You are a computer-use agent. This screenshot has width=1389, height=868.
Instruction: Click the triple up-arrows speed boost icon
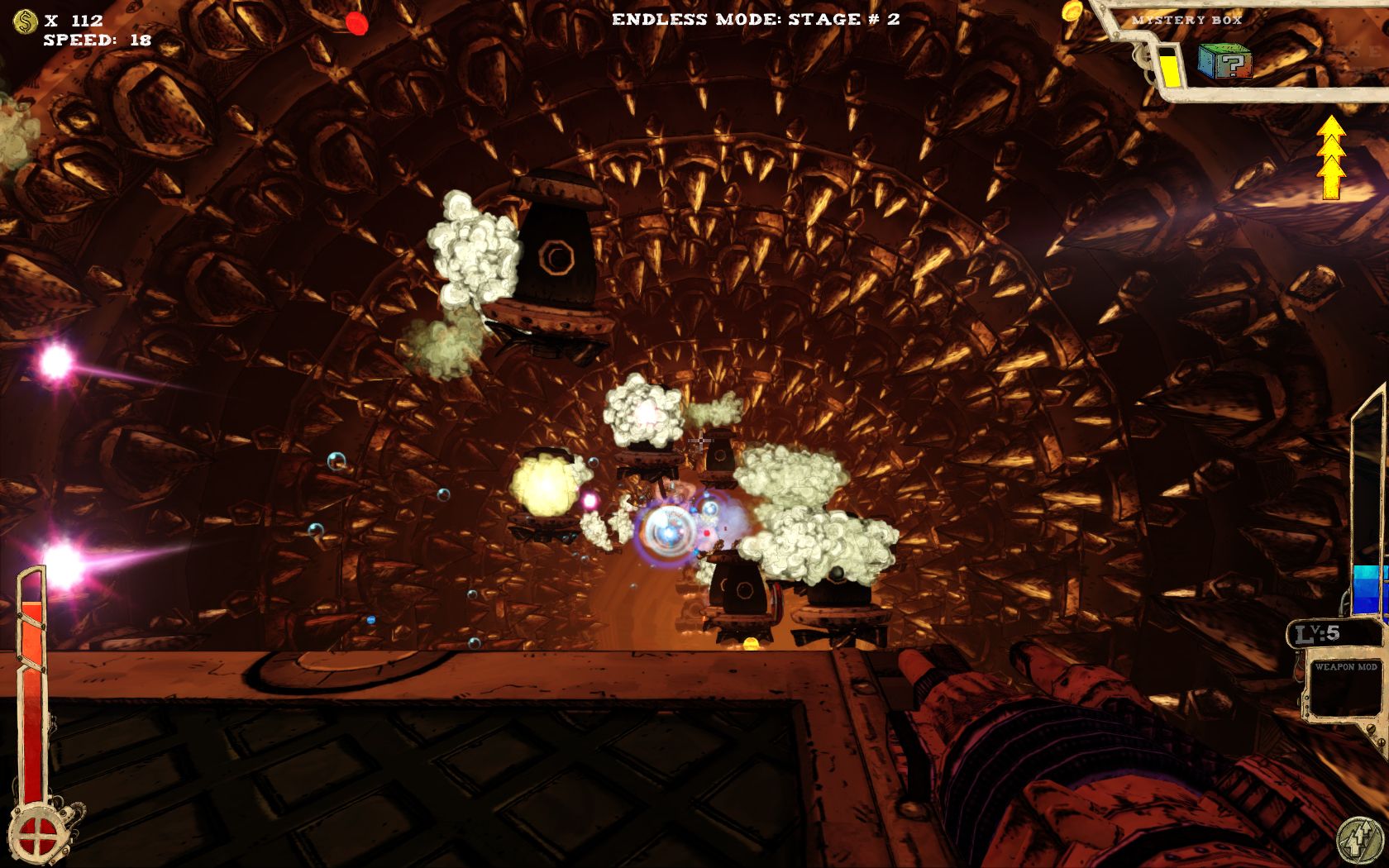coord(1331,157)
